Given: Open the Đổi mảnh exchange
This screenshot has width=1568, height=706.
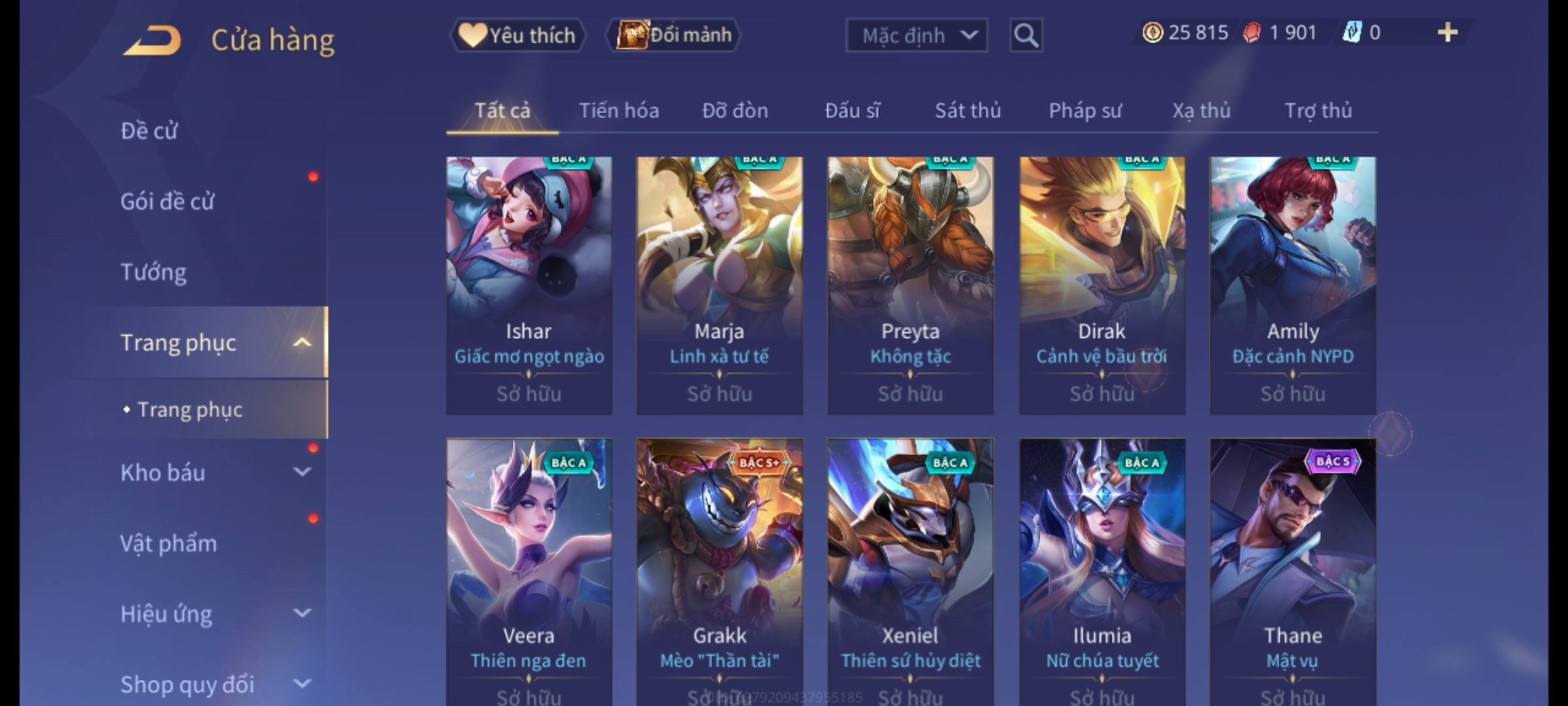Looking at the screenshot, I should 674,35.
